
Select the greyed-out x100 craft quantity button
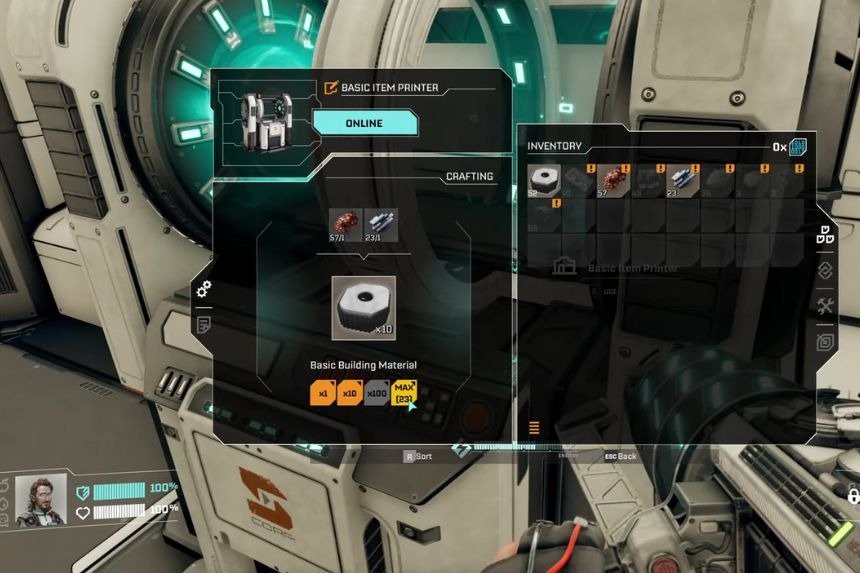(376, 394)
